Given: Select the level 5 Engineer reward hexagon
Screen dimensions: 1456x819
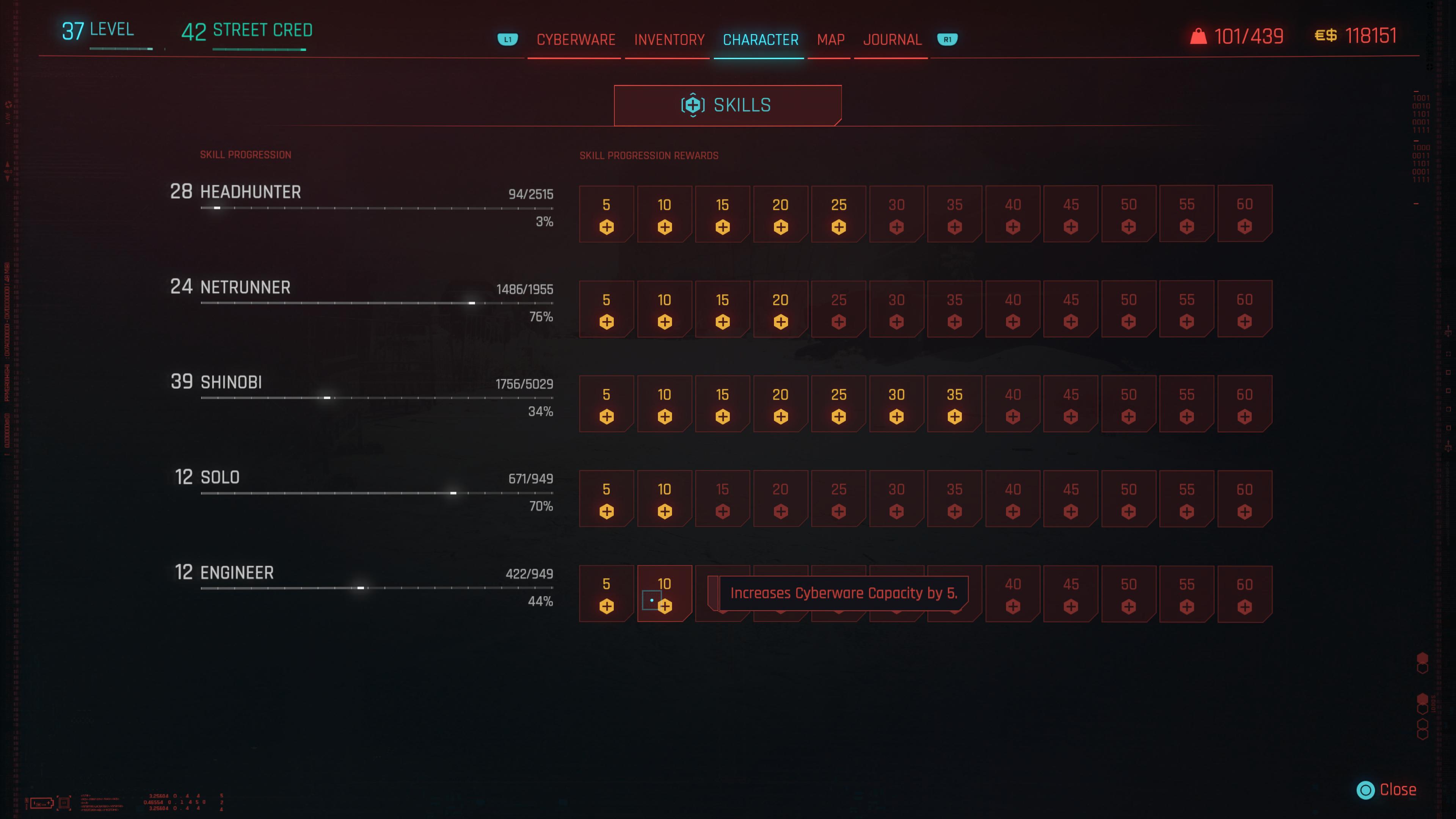Looking at the screenshot, I should pos(607,593).
